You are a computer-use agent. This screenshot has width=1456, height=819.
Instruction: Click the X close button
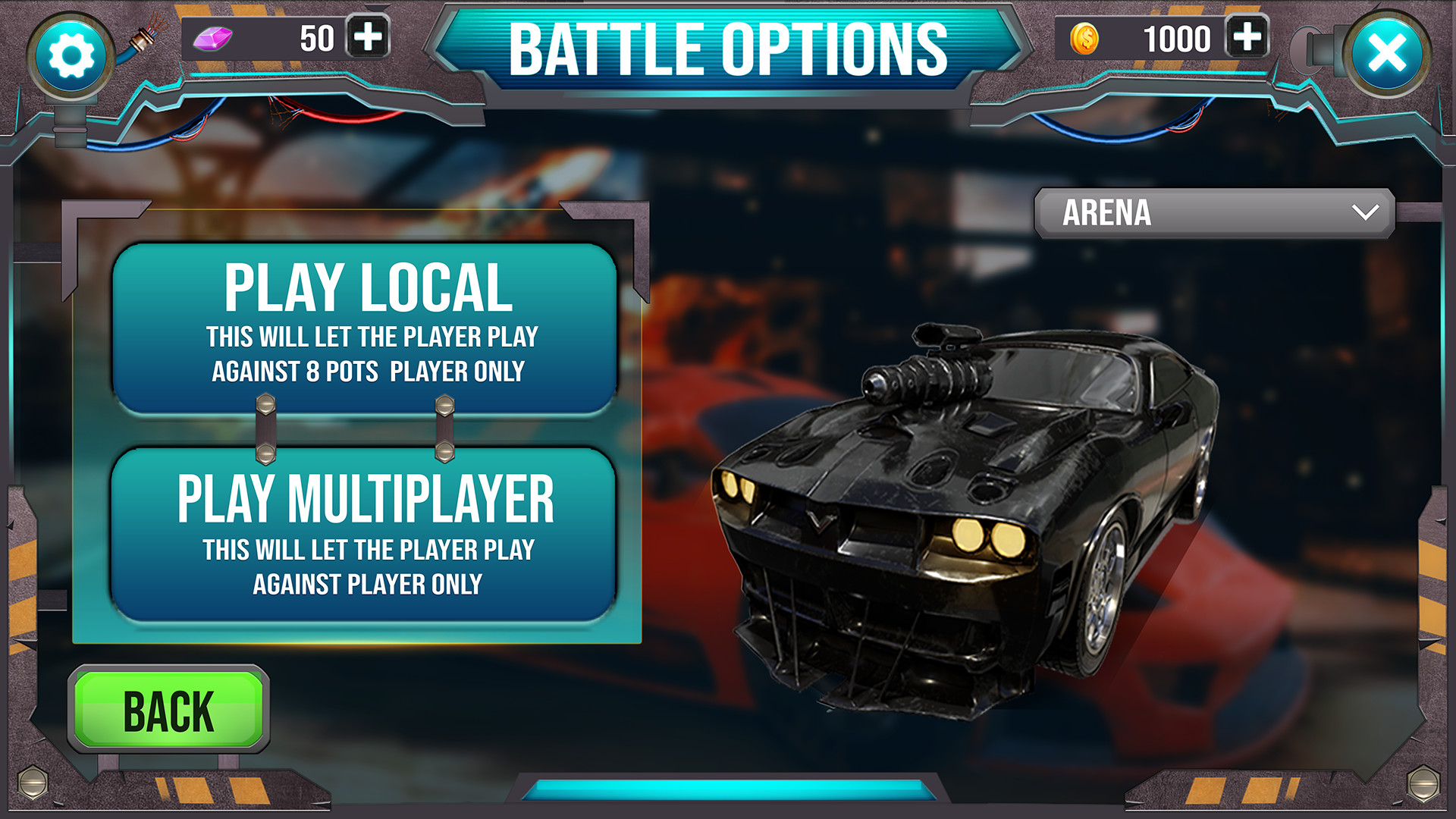[x=1389, y=53]
